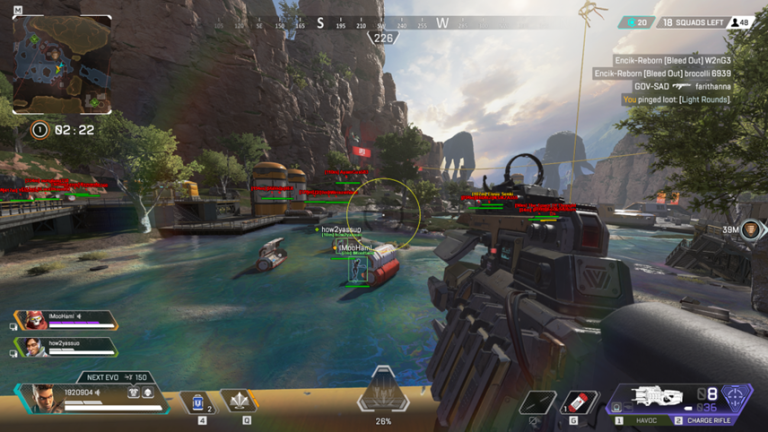Select teammate iMooHami's squad banner

coord(64,321)
